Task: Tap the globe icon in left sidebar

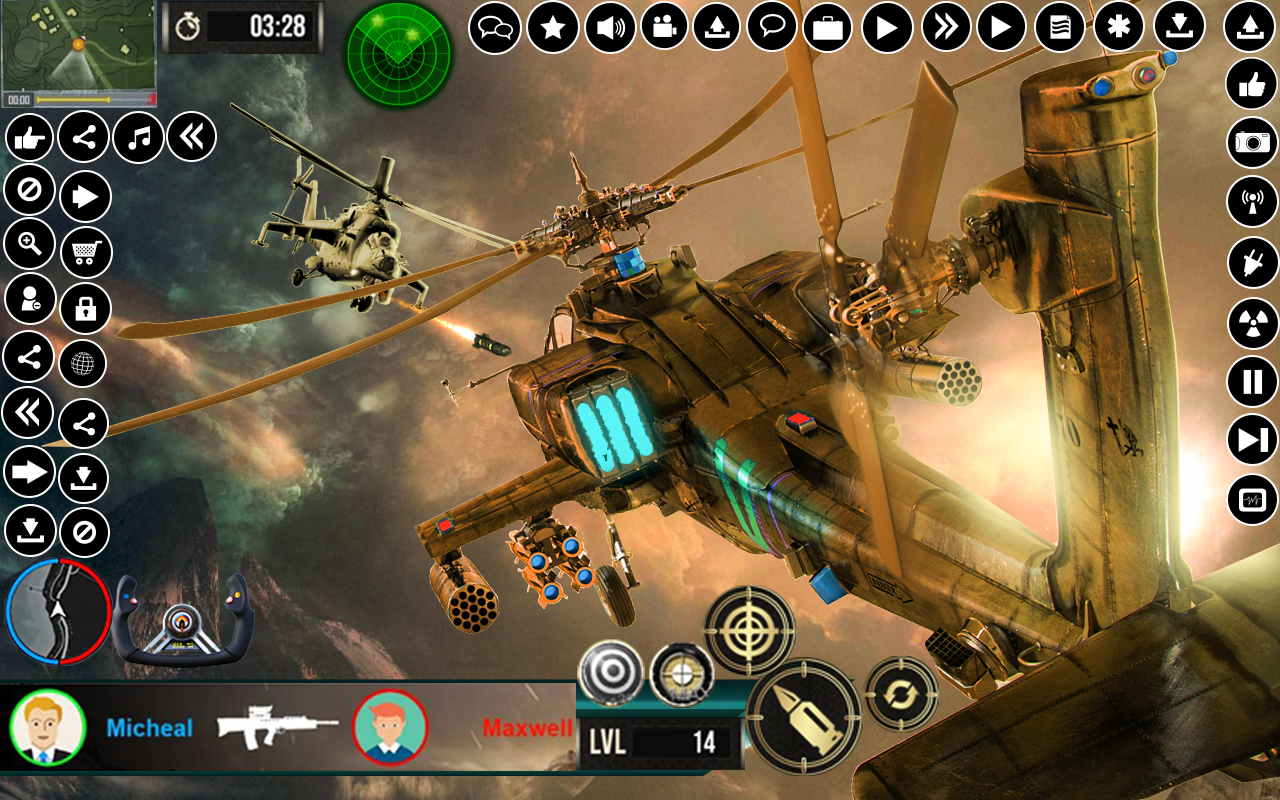Action: pos(84,364)
